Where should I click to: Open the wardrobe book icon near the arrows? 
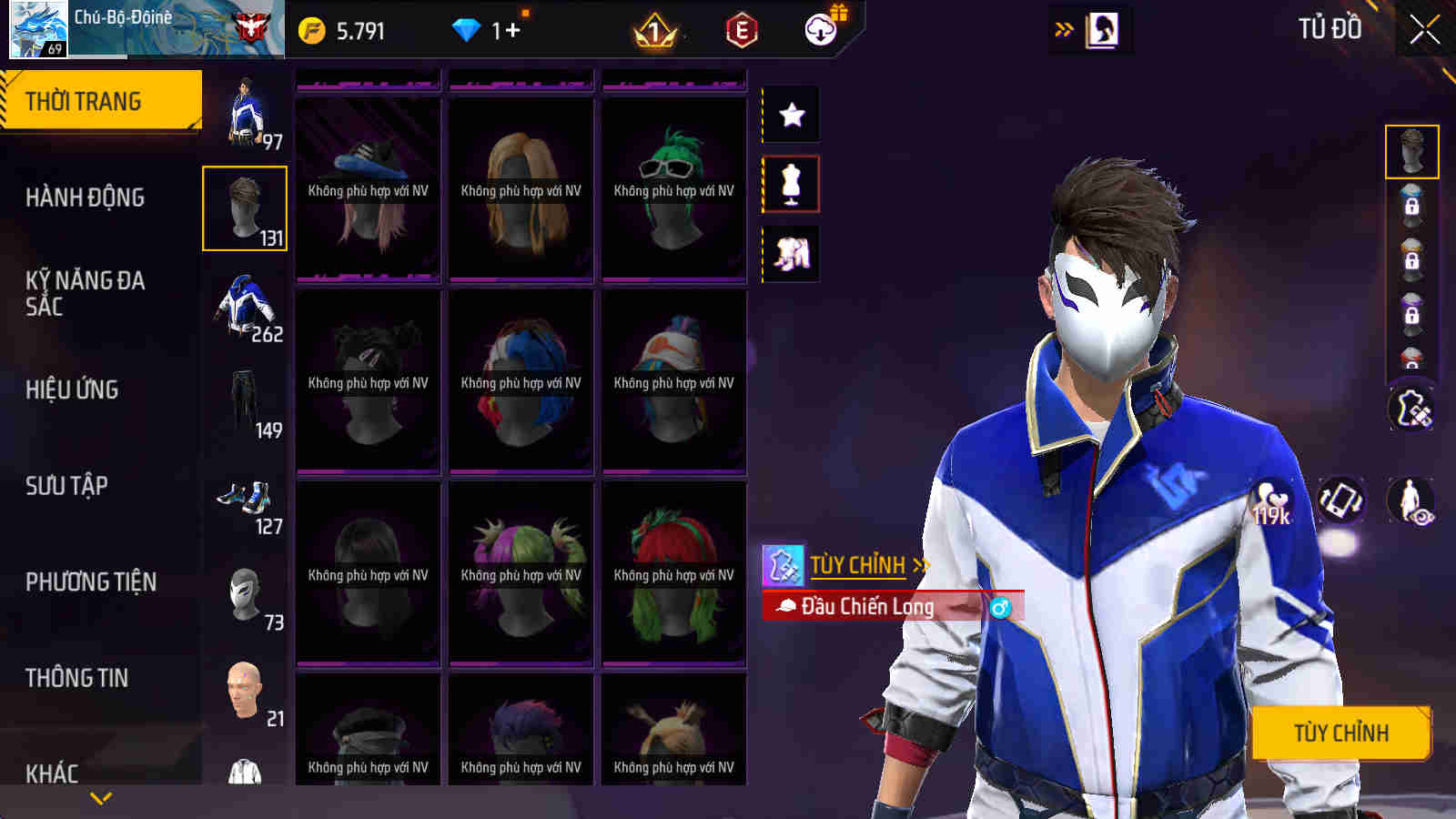[x=1101, y=28]
